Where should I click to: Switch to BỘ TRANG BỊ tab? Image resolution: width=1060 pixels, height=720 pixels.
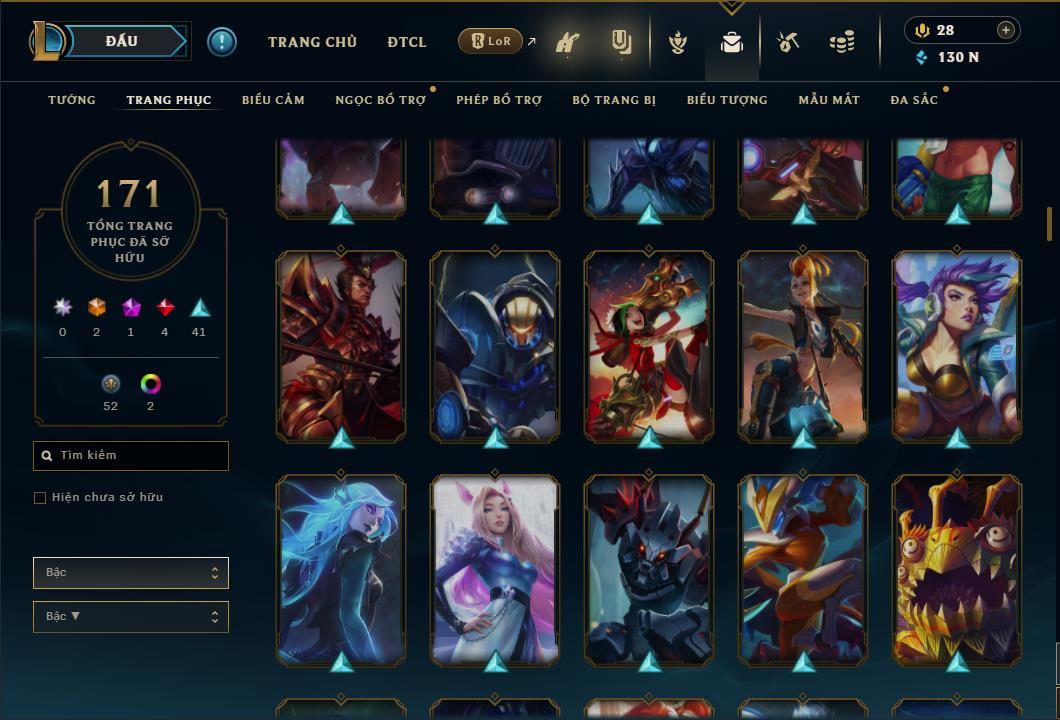(614, 100)
